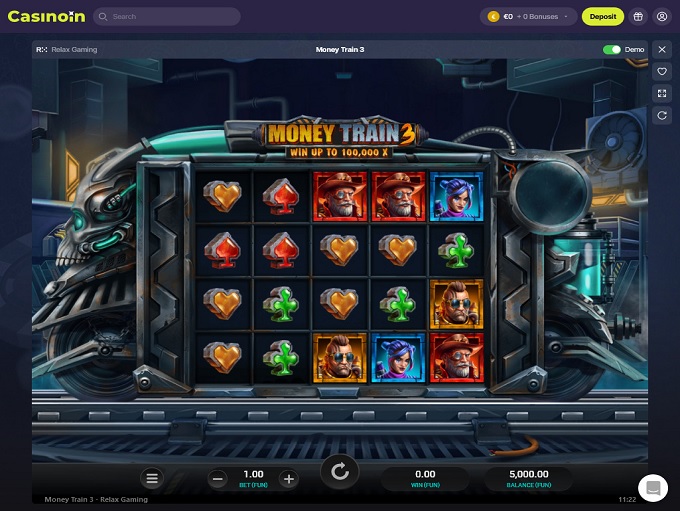Viewport: 680px width, 511px height.
Task: Spin the reels with the circular arrow button
Action: [340, 472]
